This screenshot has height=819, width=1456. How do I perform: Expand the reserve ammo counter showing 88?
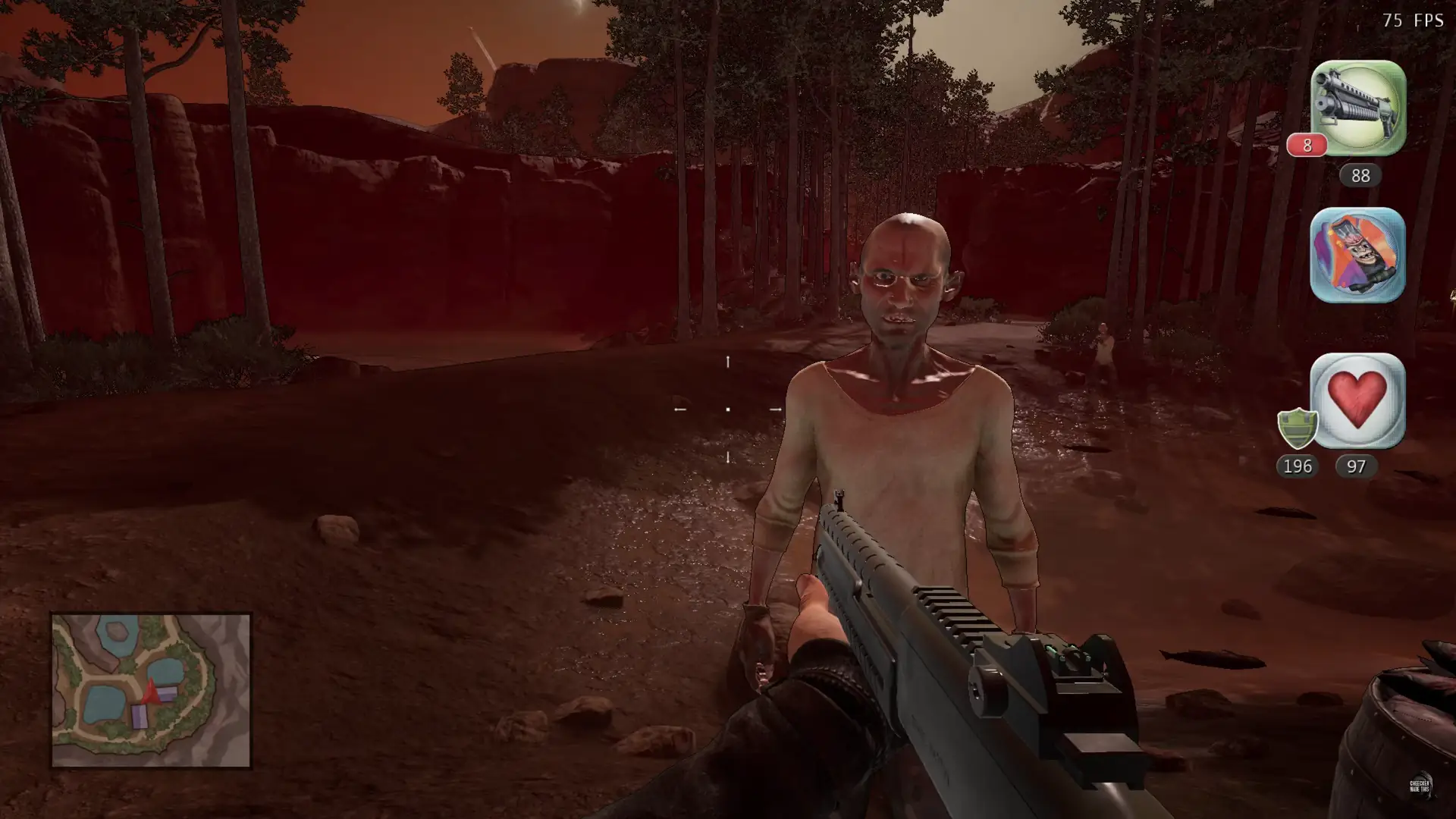click(x=1360, y=176)
